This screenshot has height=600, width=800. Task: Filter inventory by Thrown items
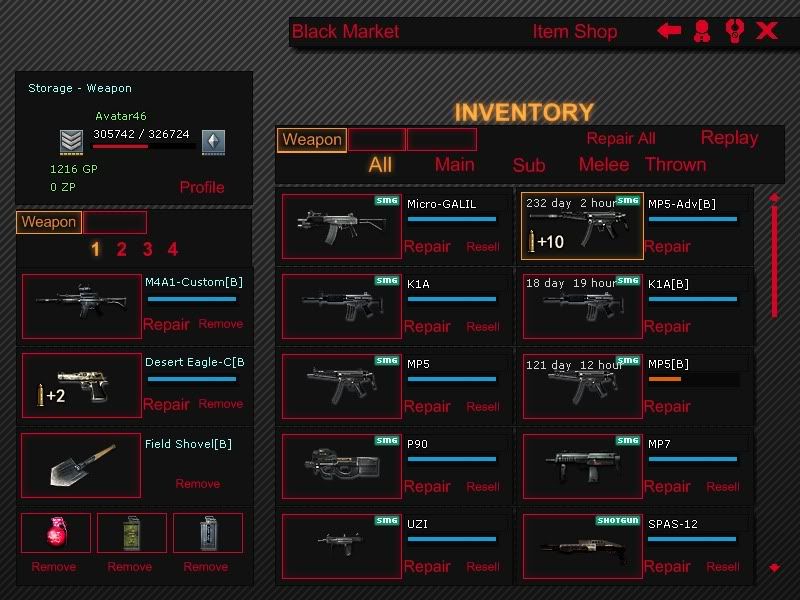[676, 165]
